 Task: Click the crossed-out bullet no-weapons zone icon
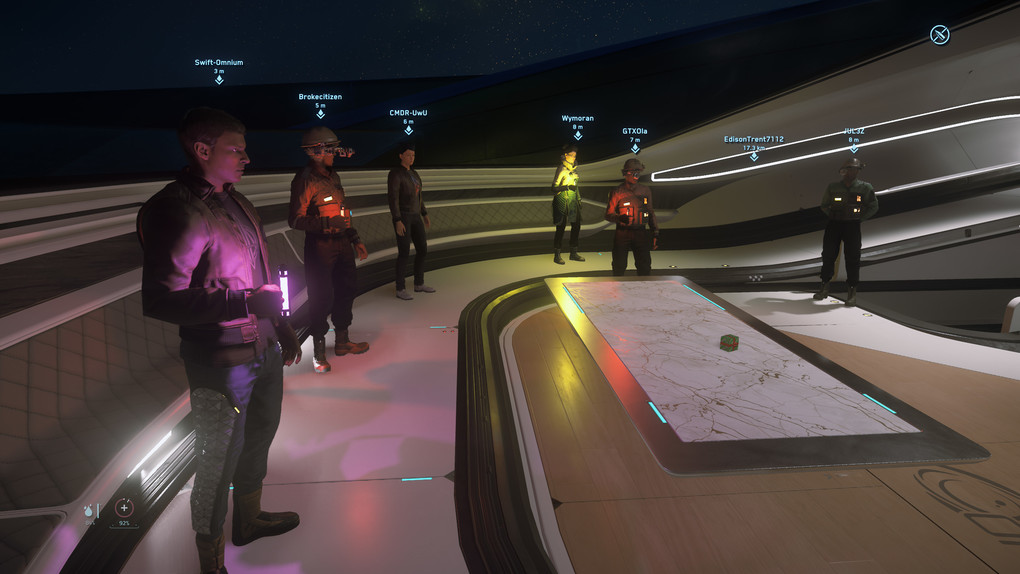[x=939, y=35]
